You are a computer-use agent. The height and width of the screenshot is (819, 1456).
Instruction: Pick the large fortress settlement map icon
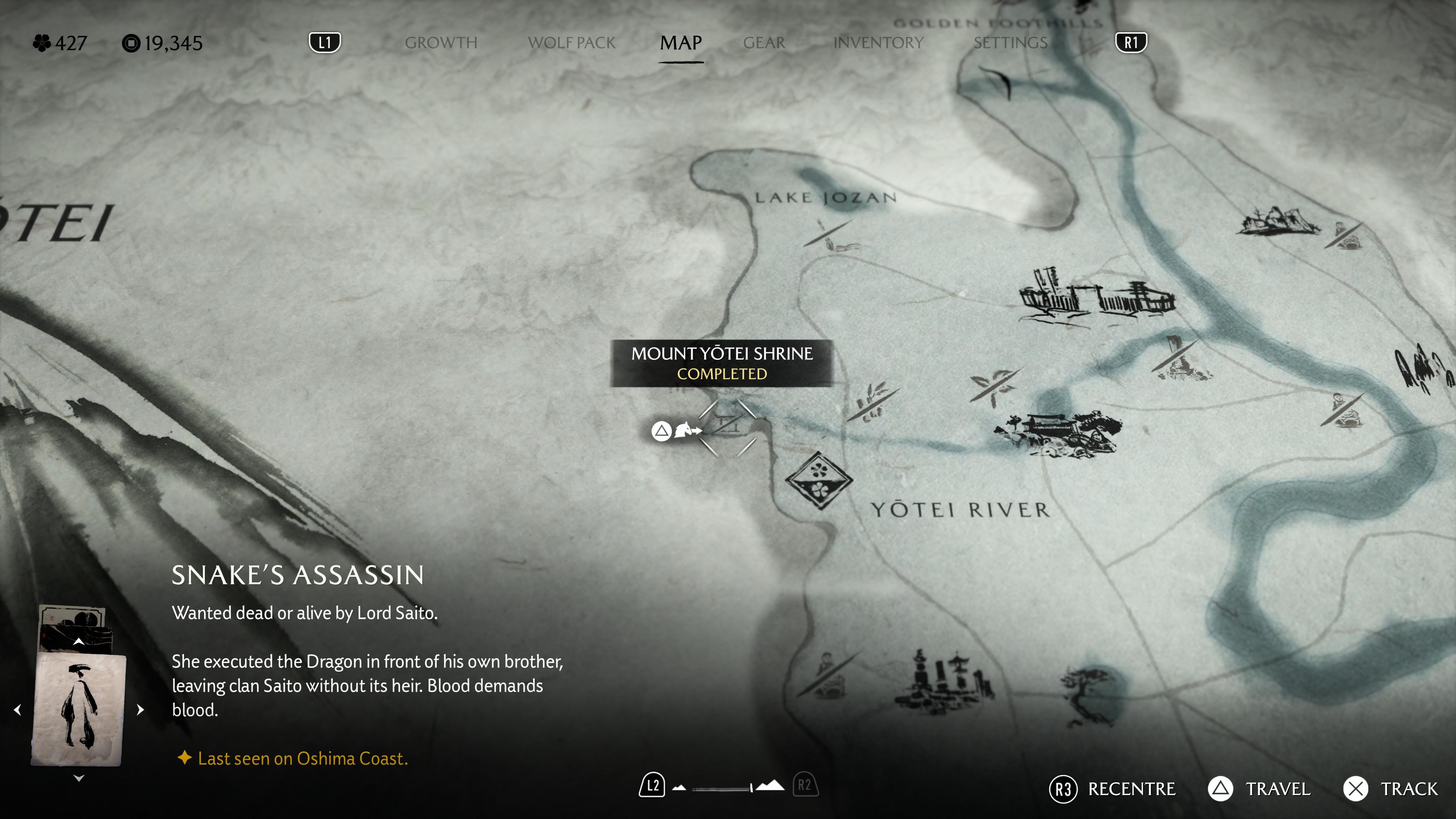[x=1097, y=297]
